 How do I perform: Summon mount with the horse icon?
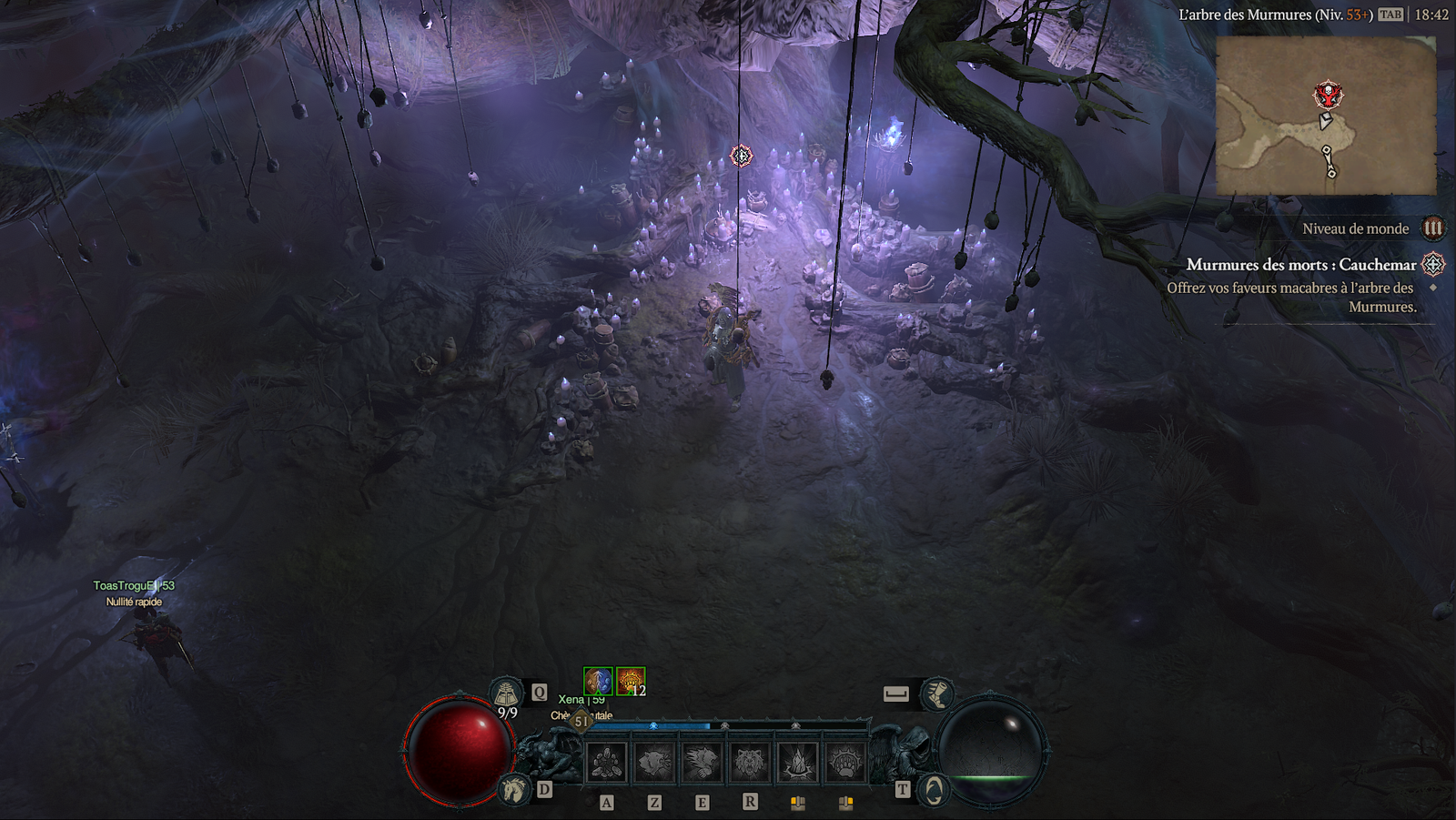514,789
